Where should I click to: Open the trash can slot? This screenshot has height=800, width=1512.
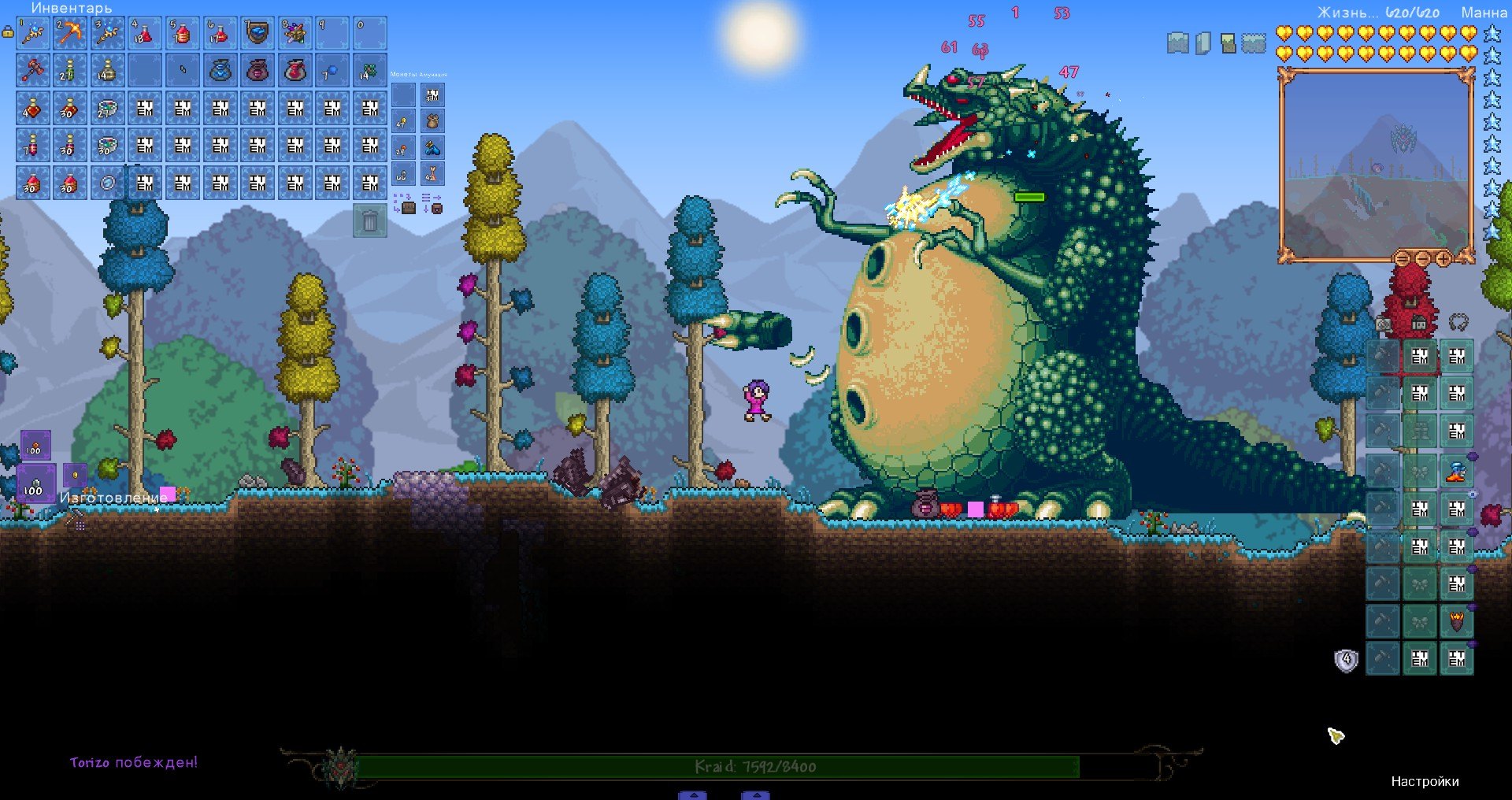pyautogui.click(x=369, y=221)
